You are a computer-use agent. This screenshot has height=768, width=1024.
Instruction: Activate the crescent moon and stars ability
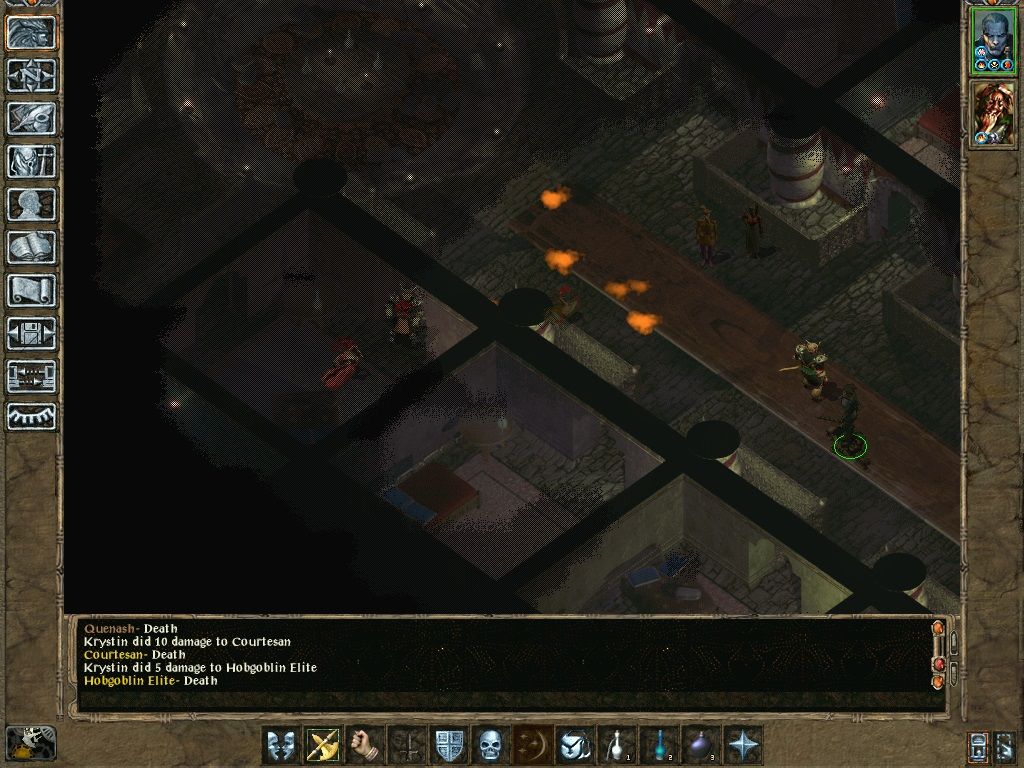[x=531, y=745]
